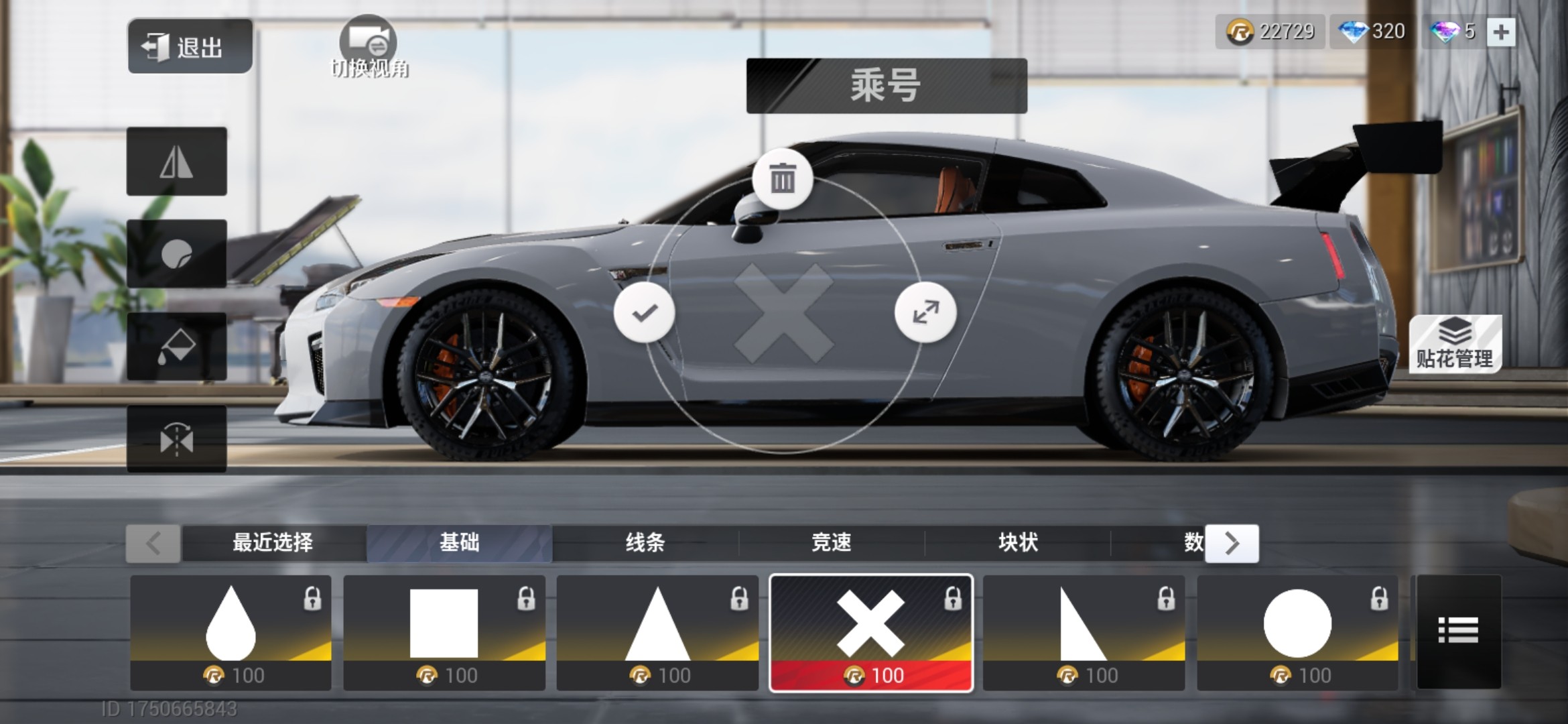The image size is (1568, 724).
Task: Confirm decal placement with the checkmark
Action: pos(645,312)
